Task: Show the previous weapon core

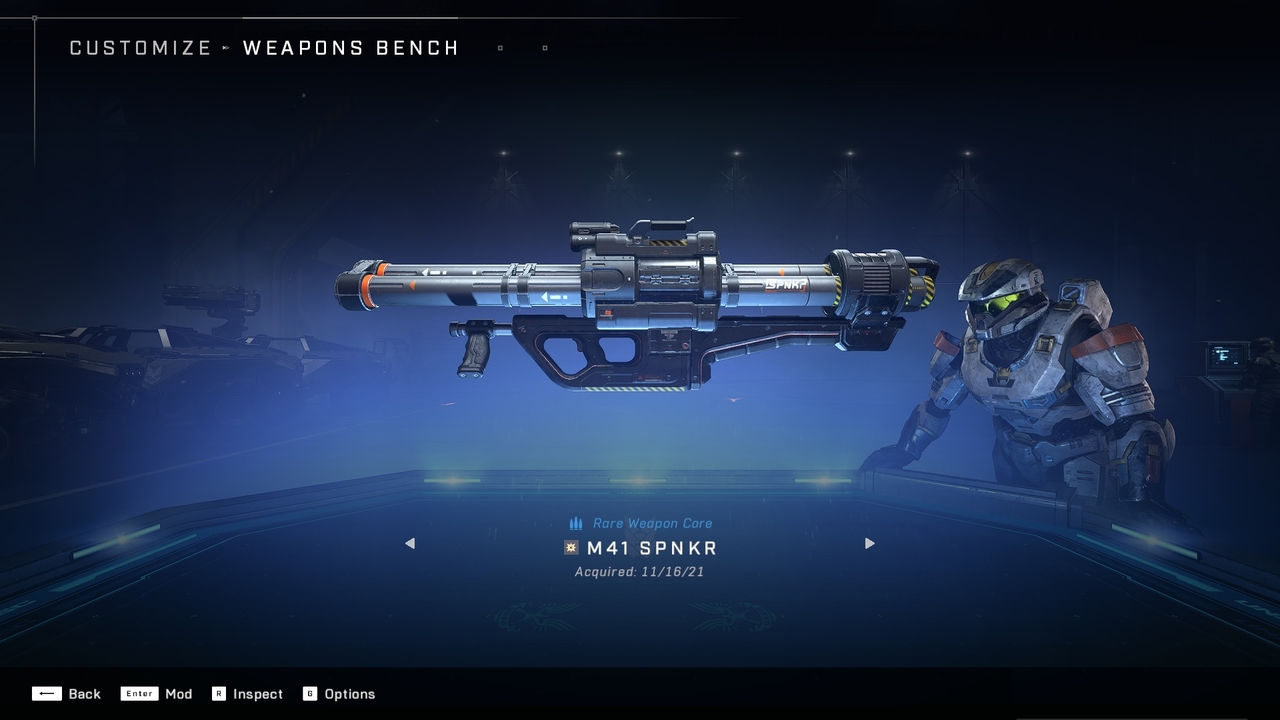Action: tap(409, 544)
